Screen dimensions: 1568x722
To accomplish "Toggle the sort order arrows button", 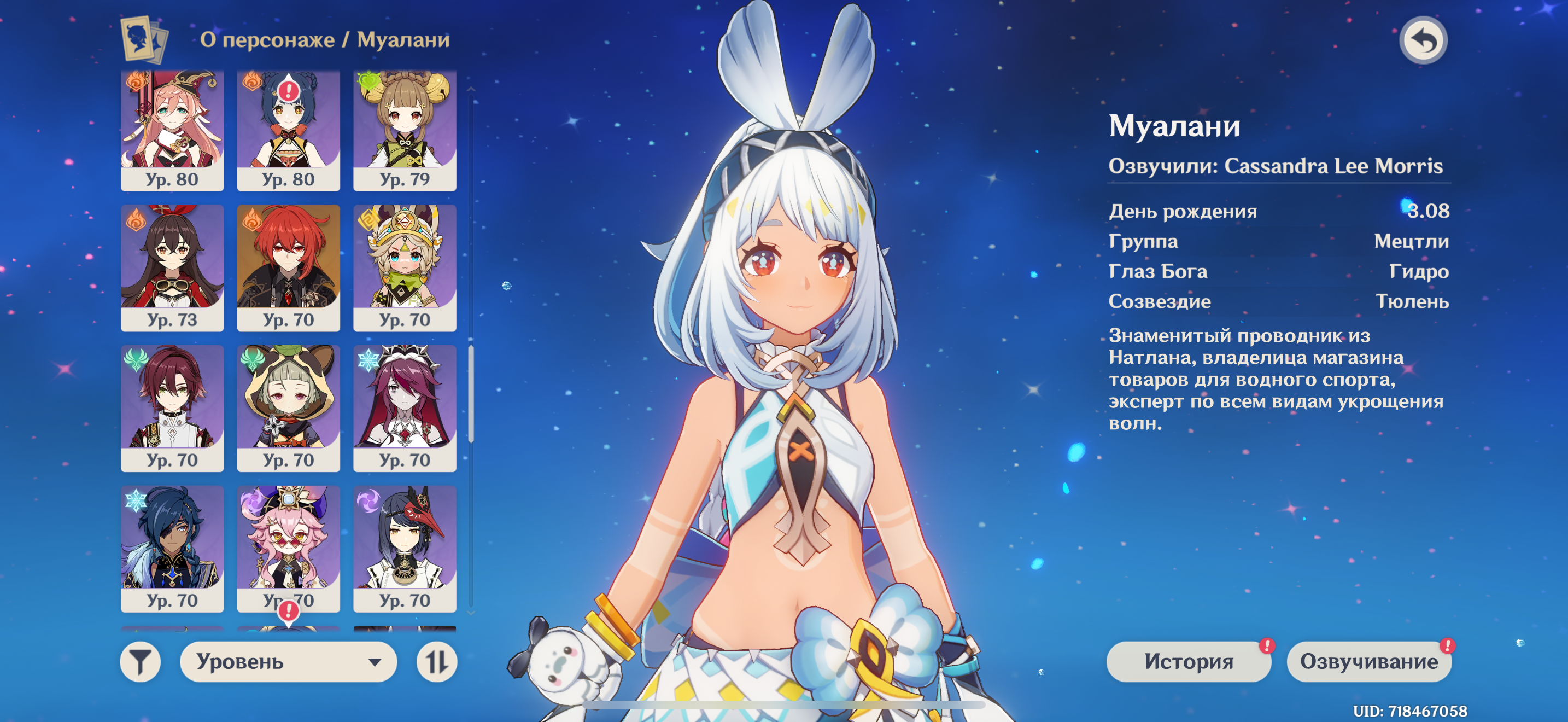I will [436, 661].
